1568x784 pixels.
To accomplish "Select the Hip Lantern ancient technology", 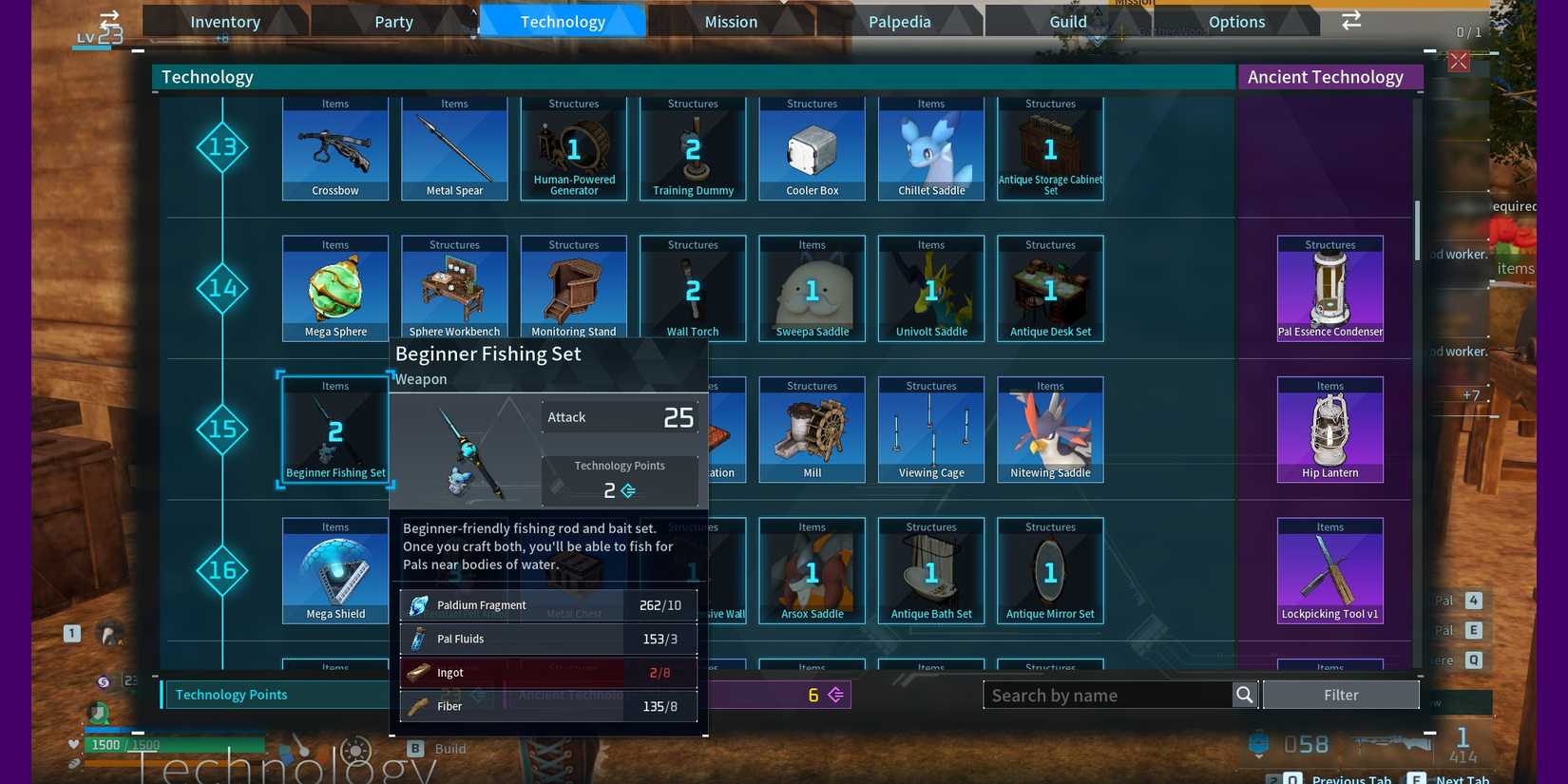I will click(1329, 430).
